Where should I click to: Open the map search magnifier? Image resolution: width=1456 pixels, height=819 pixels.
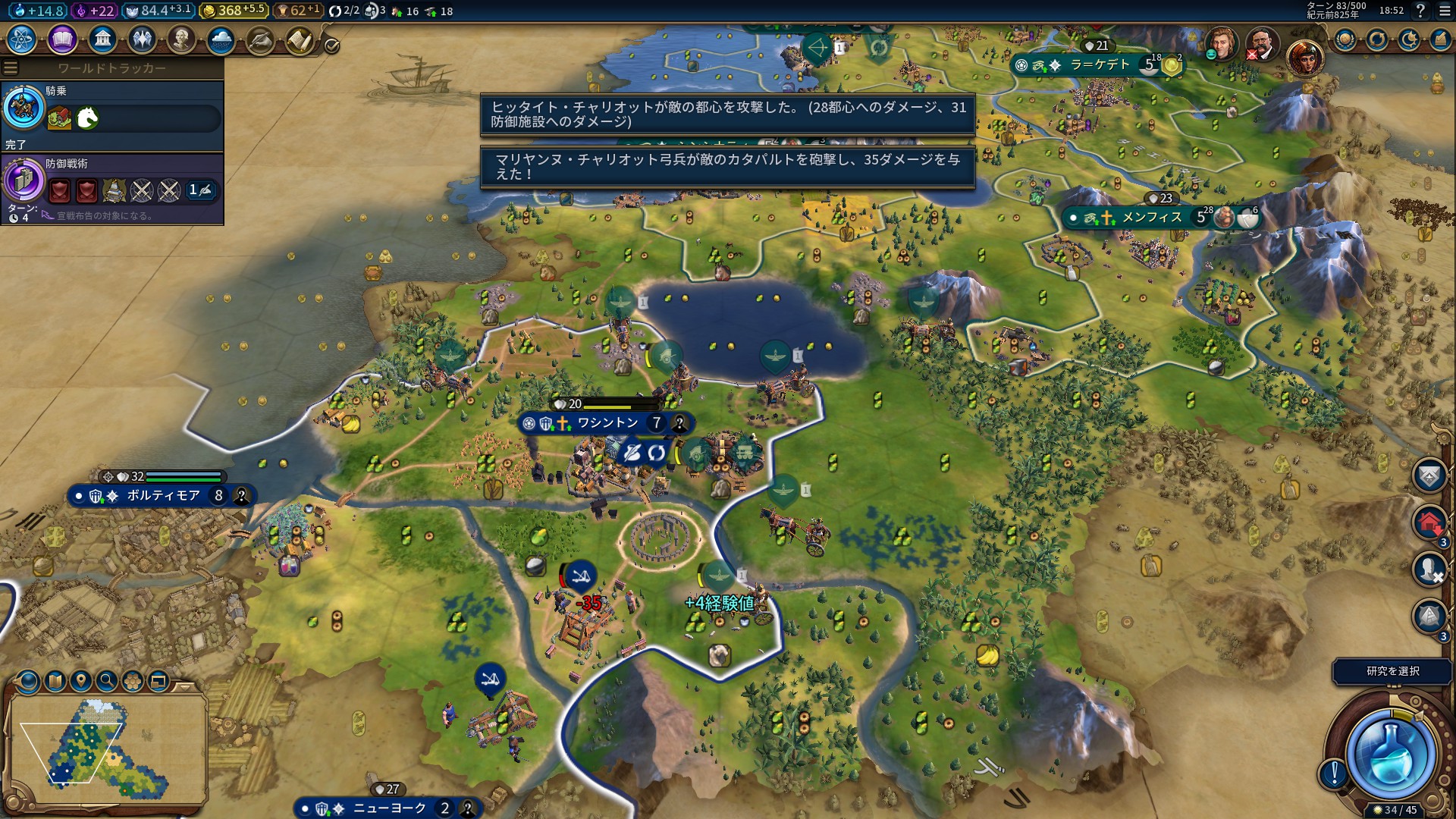click(107, 681)
